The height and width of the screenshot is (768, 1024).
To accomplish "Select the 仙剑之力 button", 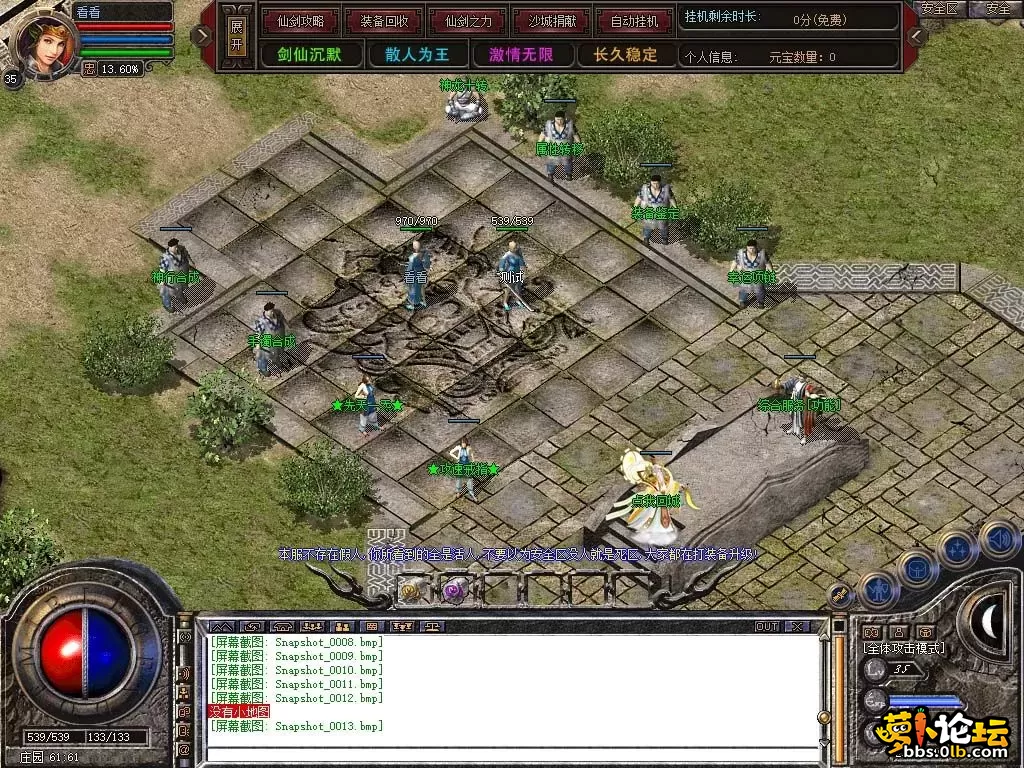I will [466, 20].
